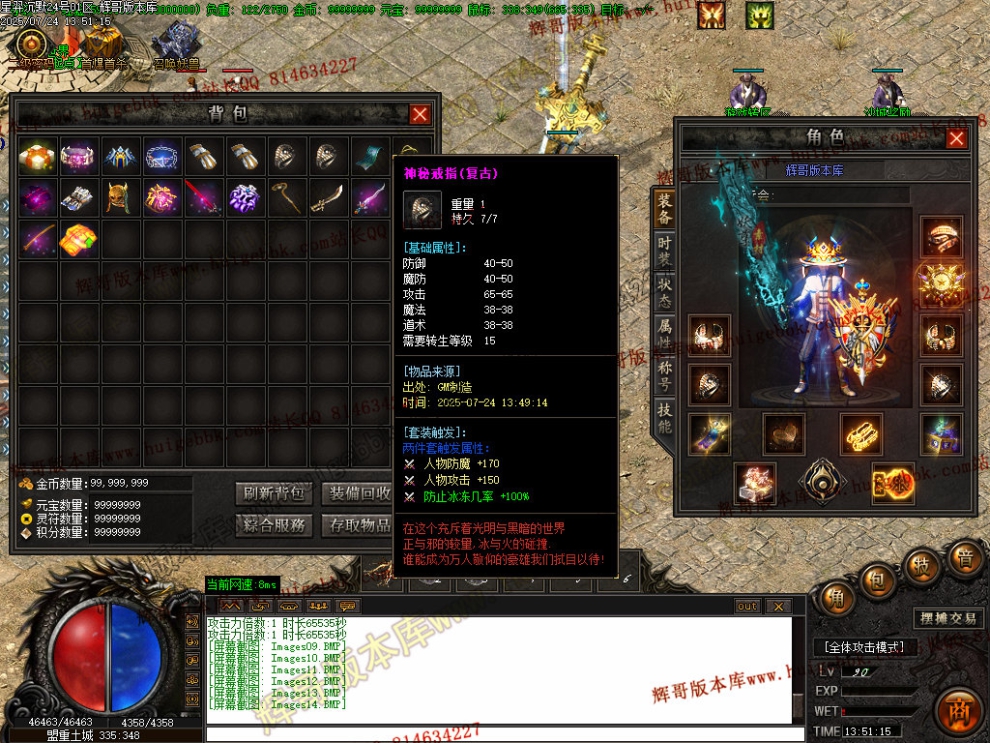Switch to the 技能 skills tab
This screenshot has width=990, height=743.
[664, 415]
